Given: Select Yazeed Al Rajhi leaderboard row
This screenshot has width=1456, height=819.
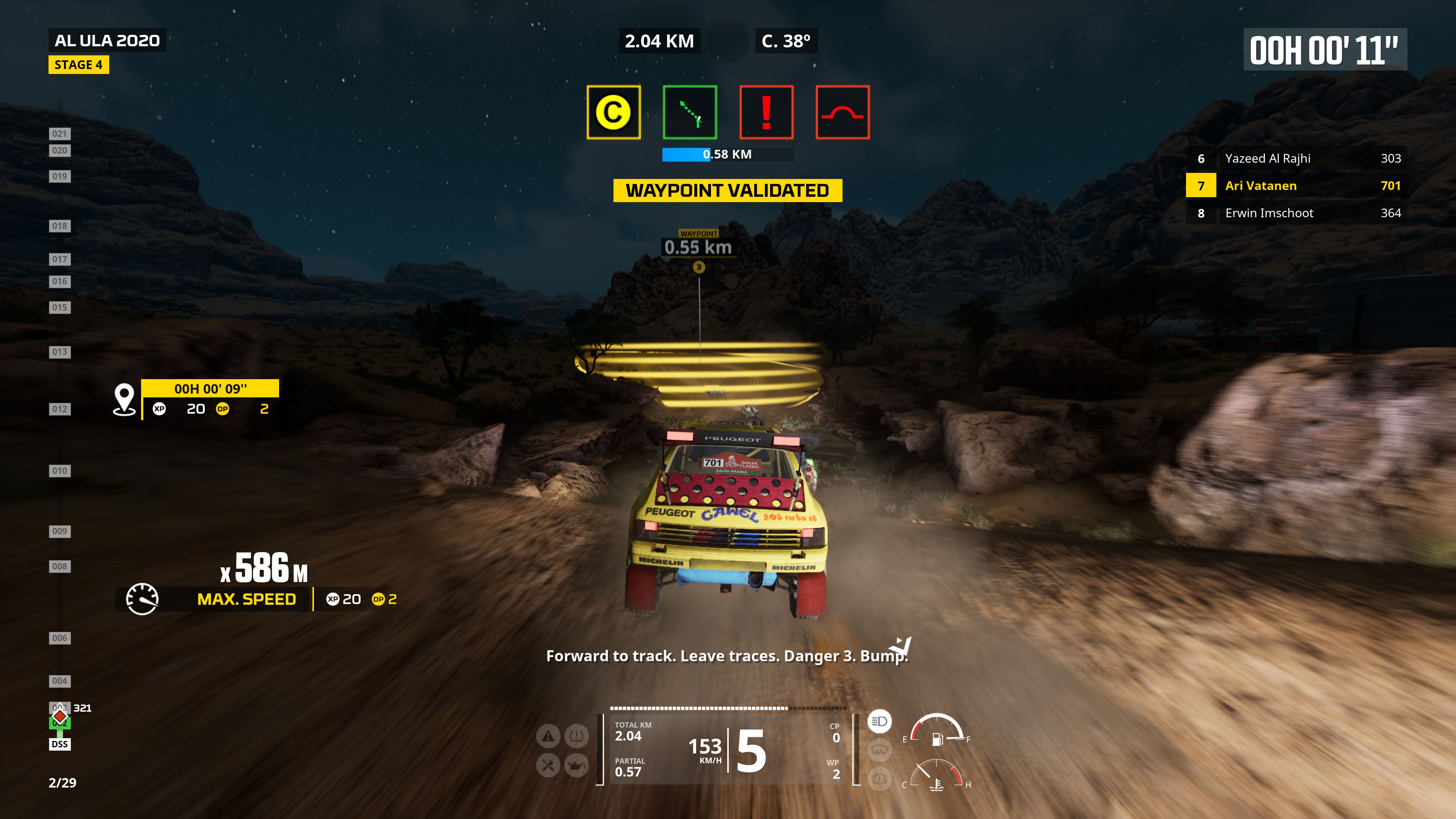Looking at the screenshot, I should click(x=1296, y=158).
